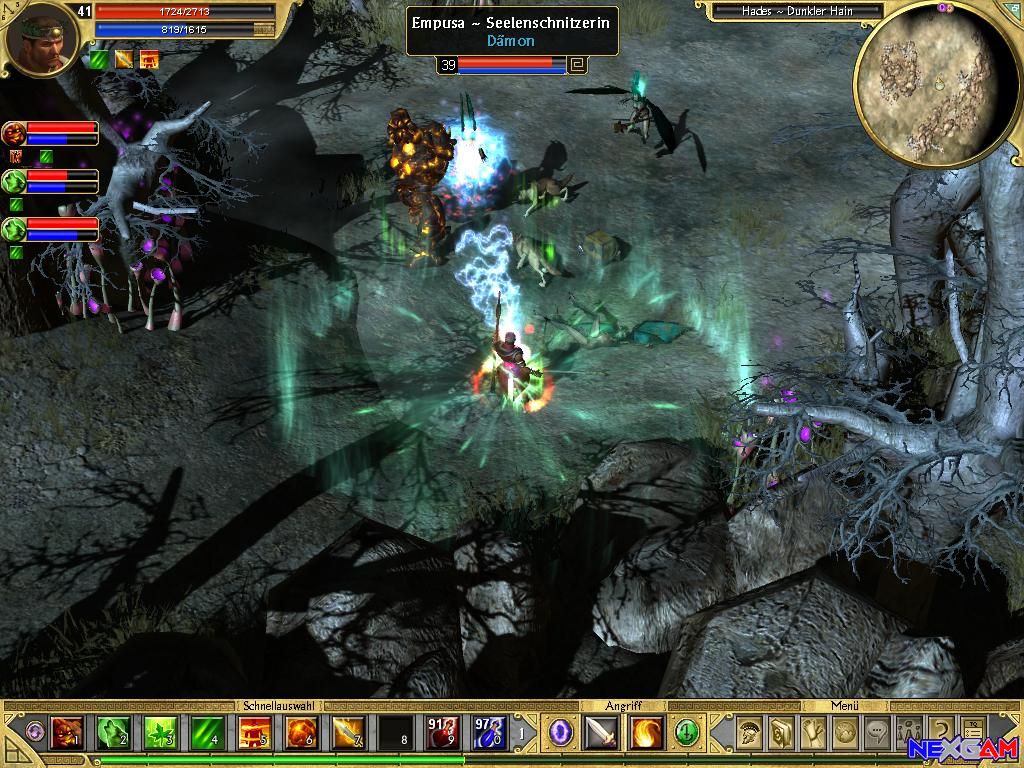The width and height of the screenshot is (1024, 768).
Task: Click the hero portrait
Action: coord(38,40)
